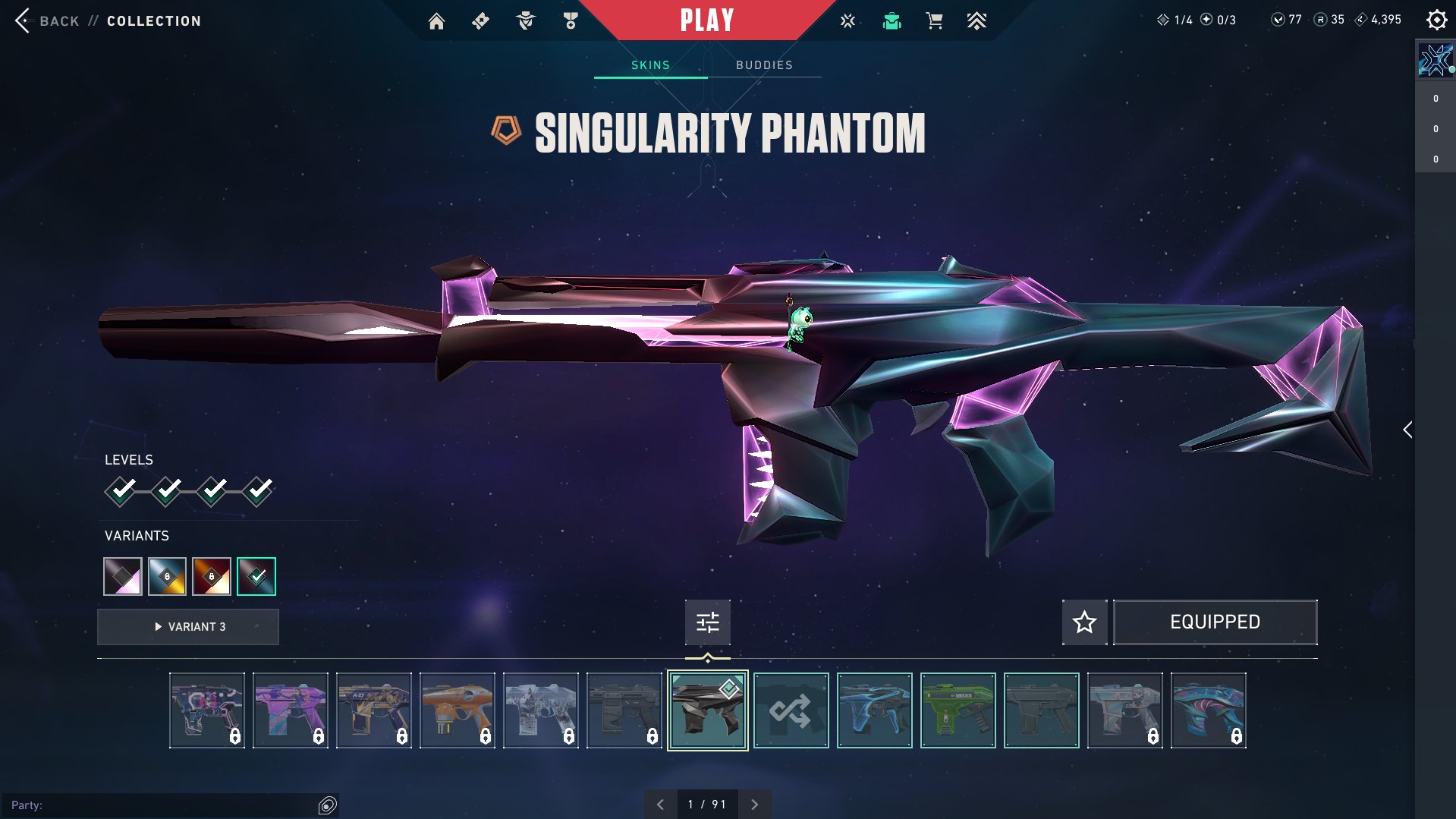Expand the social side panel arrow
The image size is (1456, 819).
[x=1407, y=430]
